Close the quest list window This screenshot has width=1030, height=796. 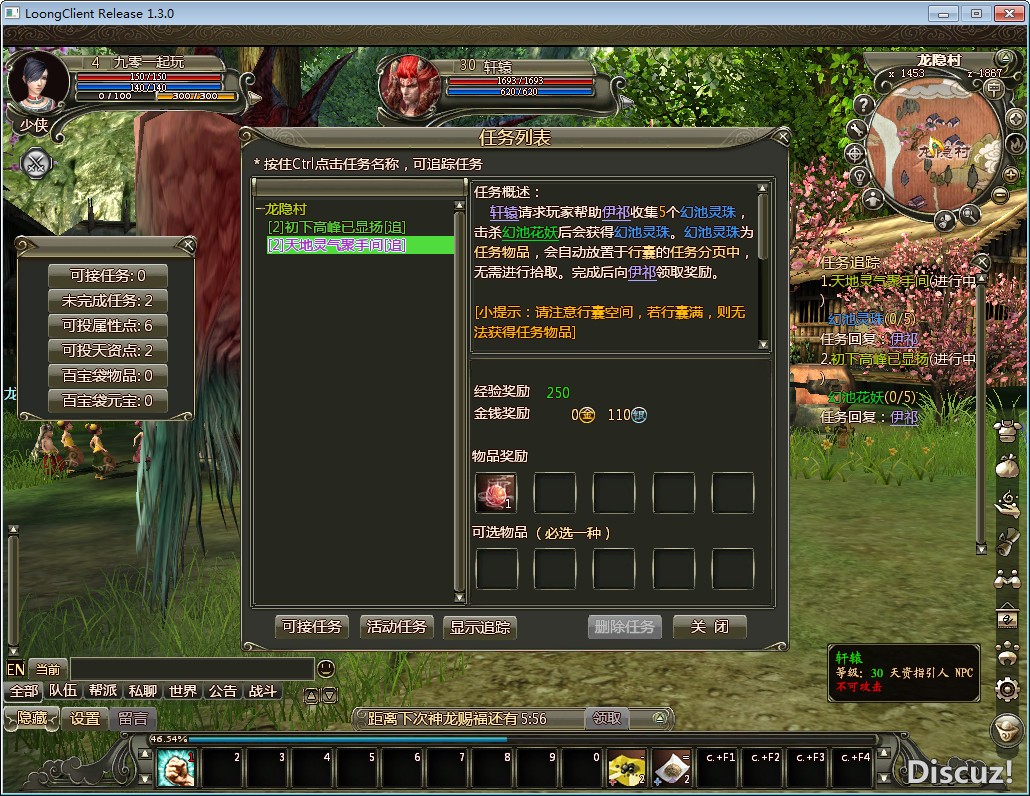[783, 136]
